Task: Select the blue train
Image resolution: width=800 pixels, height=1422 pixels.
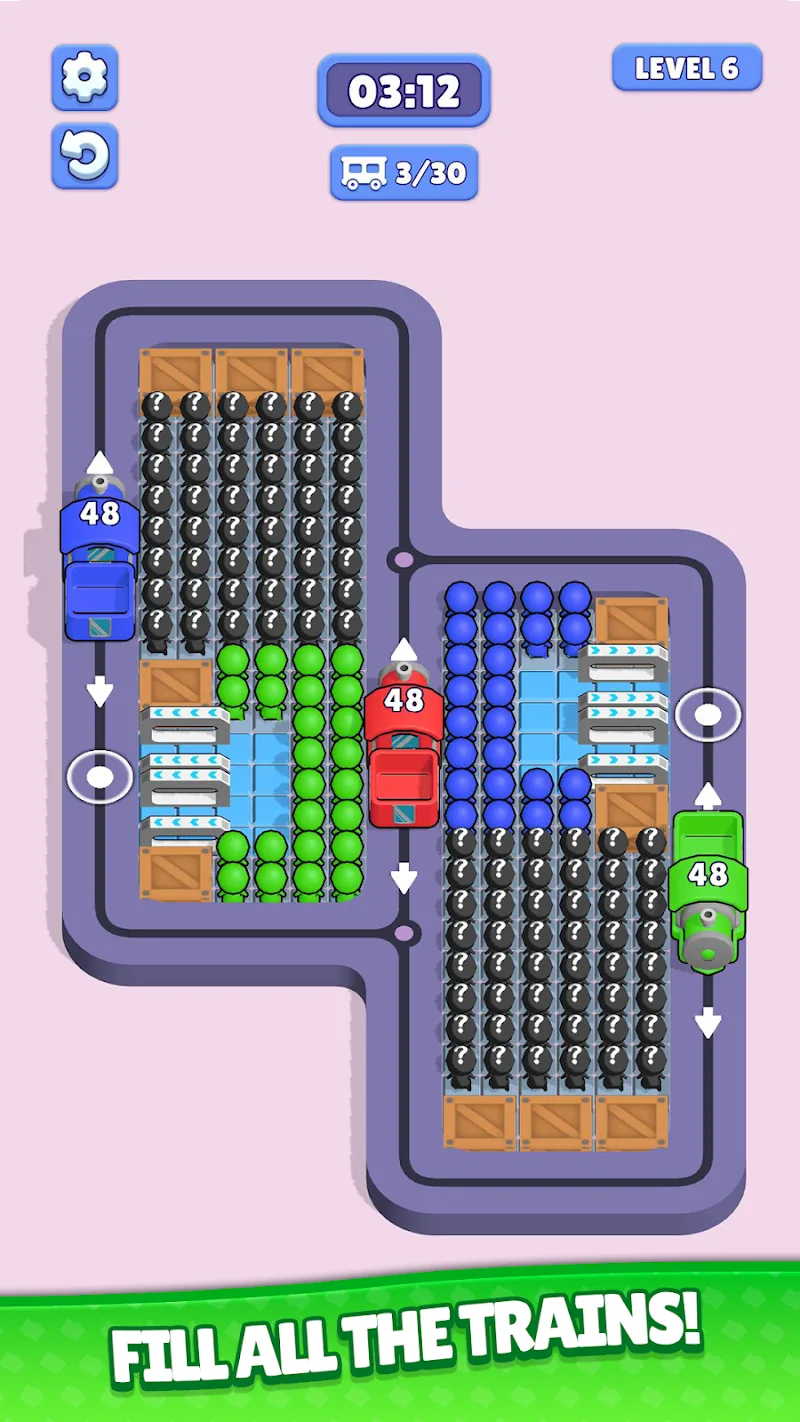Action: pyautogui.click(x=99, y=560)
